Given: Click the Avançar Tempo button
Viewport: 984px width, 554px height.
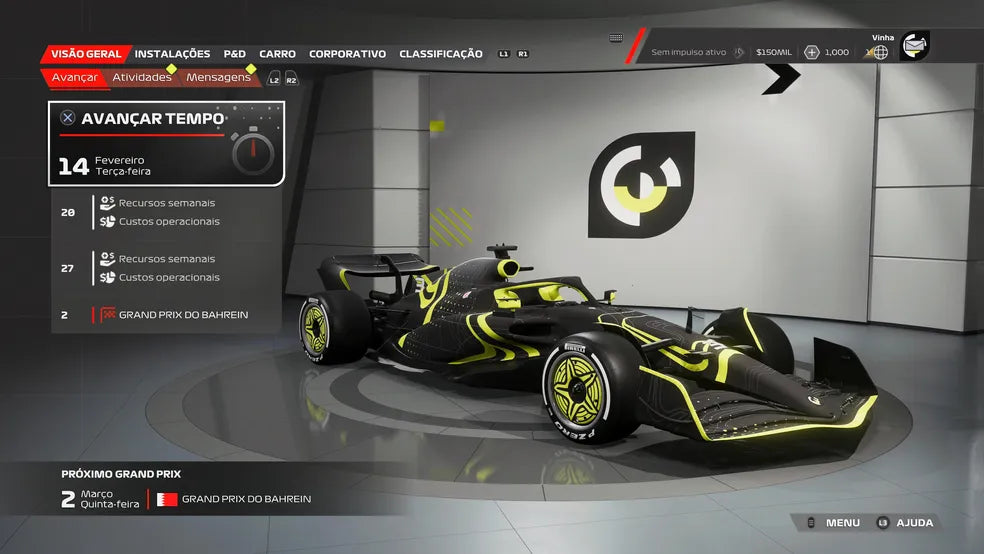Looking at the screenshot, I should coord(166,143).
